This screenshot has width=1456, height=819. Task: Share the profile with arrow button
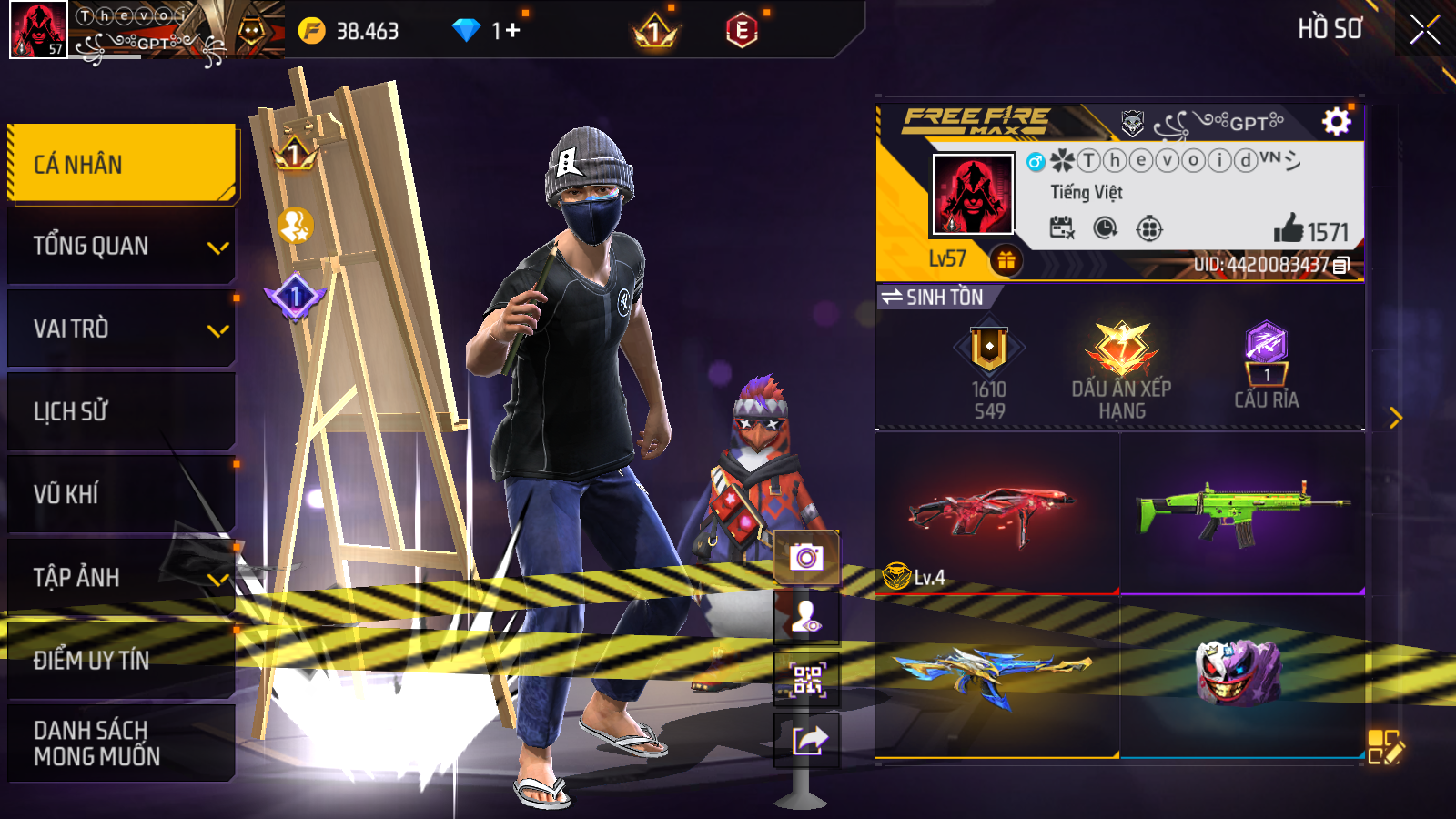(x=806, y=741)
